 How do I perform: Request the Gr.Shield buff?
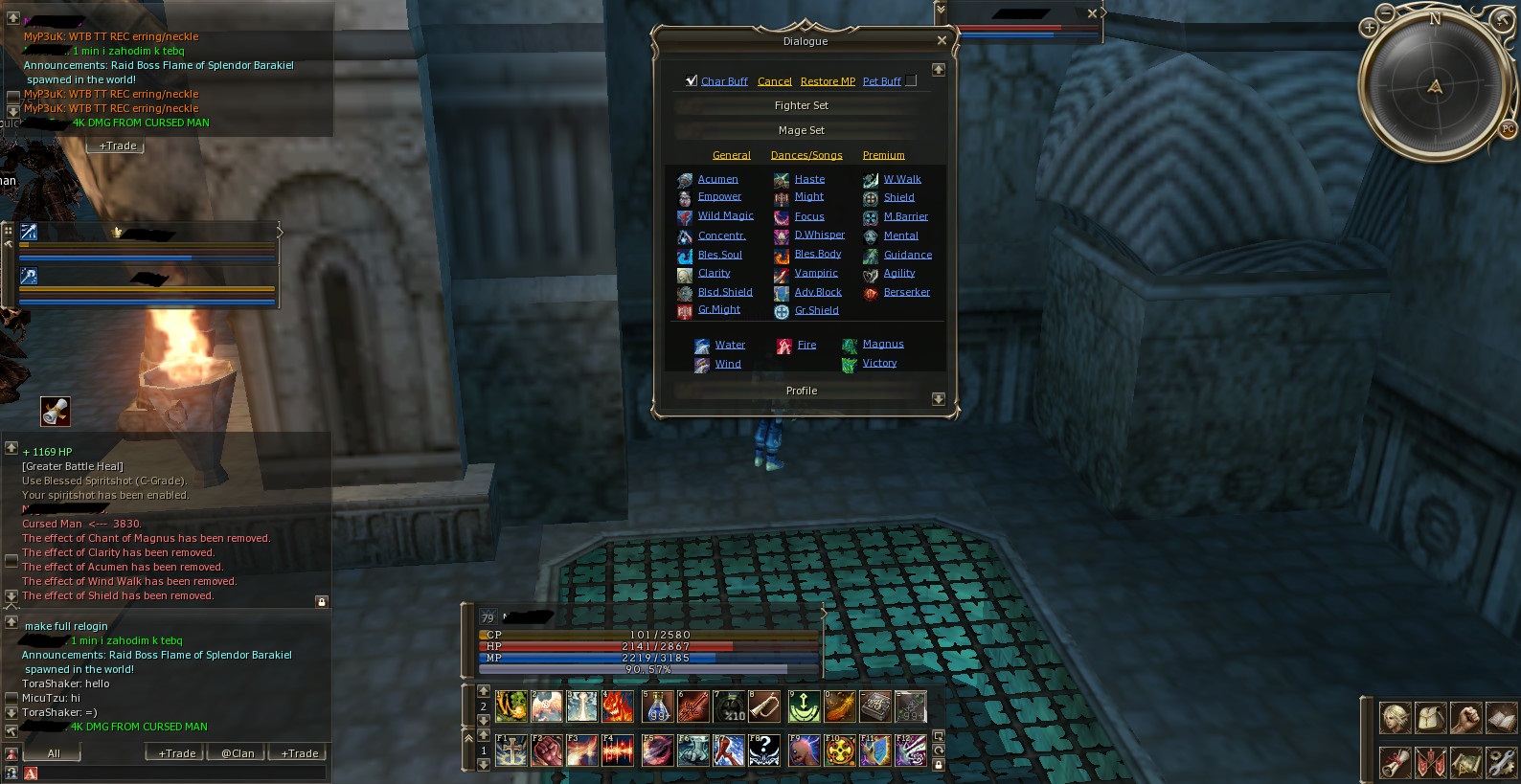coord(816,310)
